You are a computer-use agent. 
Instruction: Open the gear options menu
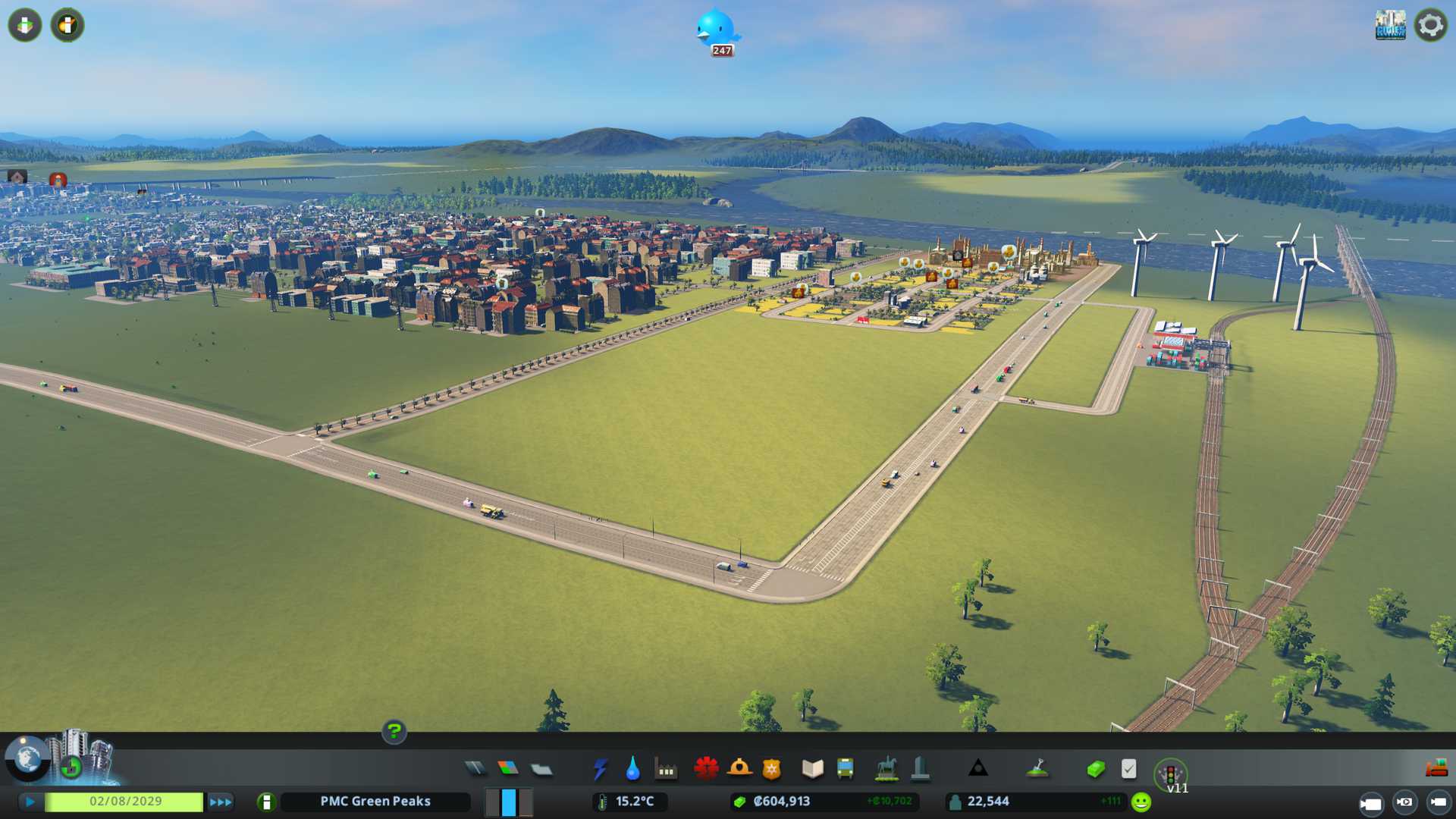(1430, 26)
